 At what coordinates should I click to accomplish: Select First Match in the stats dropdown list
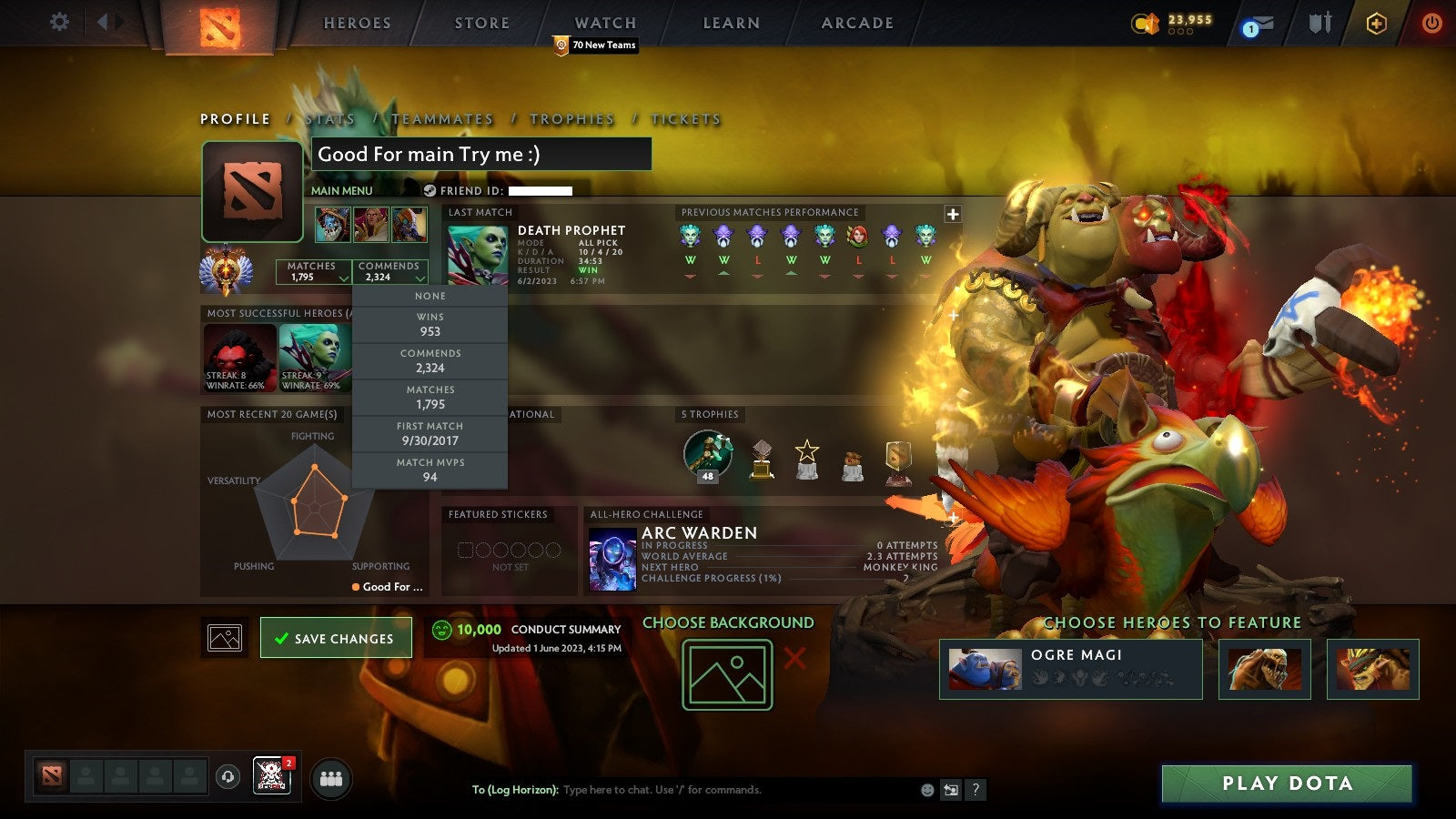click(x=430, y=432)
